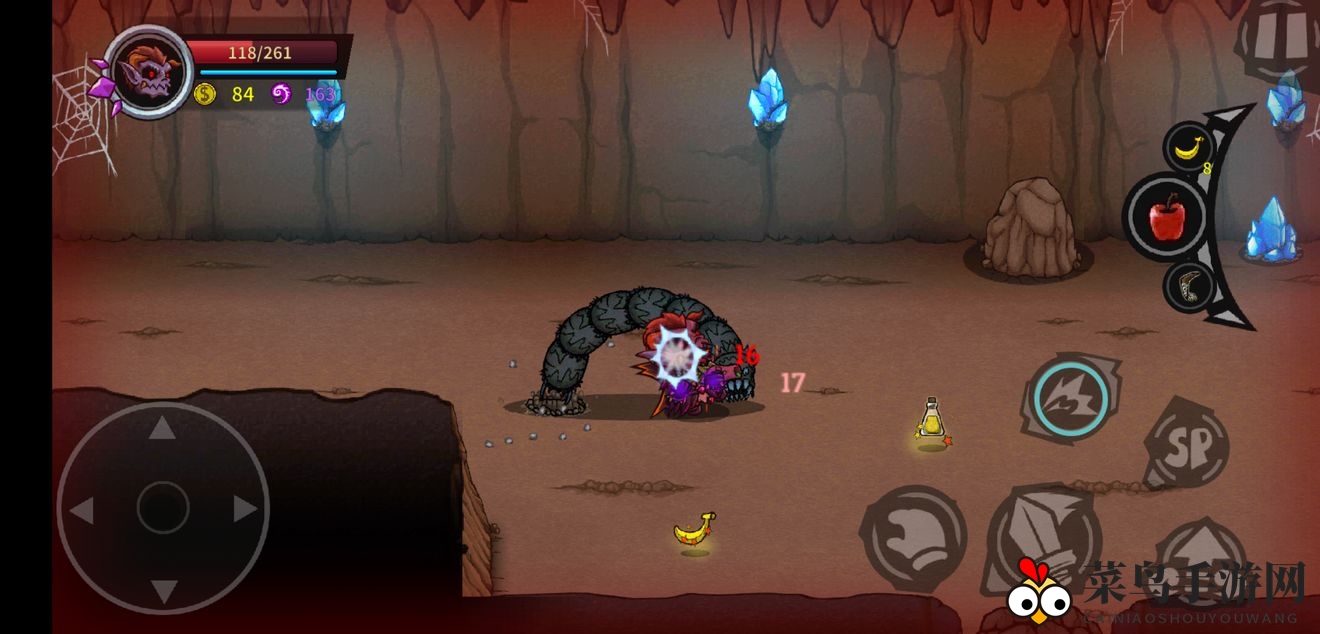This screenshot has height=634, width=1320.
Task: Move left with the d-pad arrow
Action: click(x=82, y=510)
